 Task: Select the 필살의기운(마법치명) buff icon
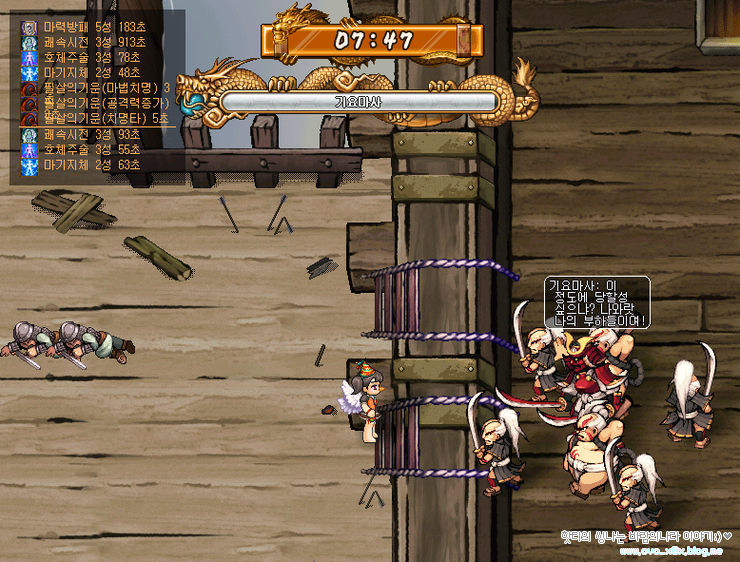[29, 88]
